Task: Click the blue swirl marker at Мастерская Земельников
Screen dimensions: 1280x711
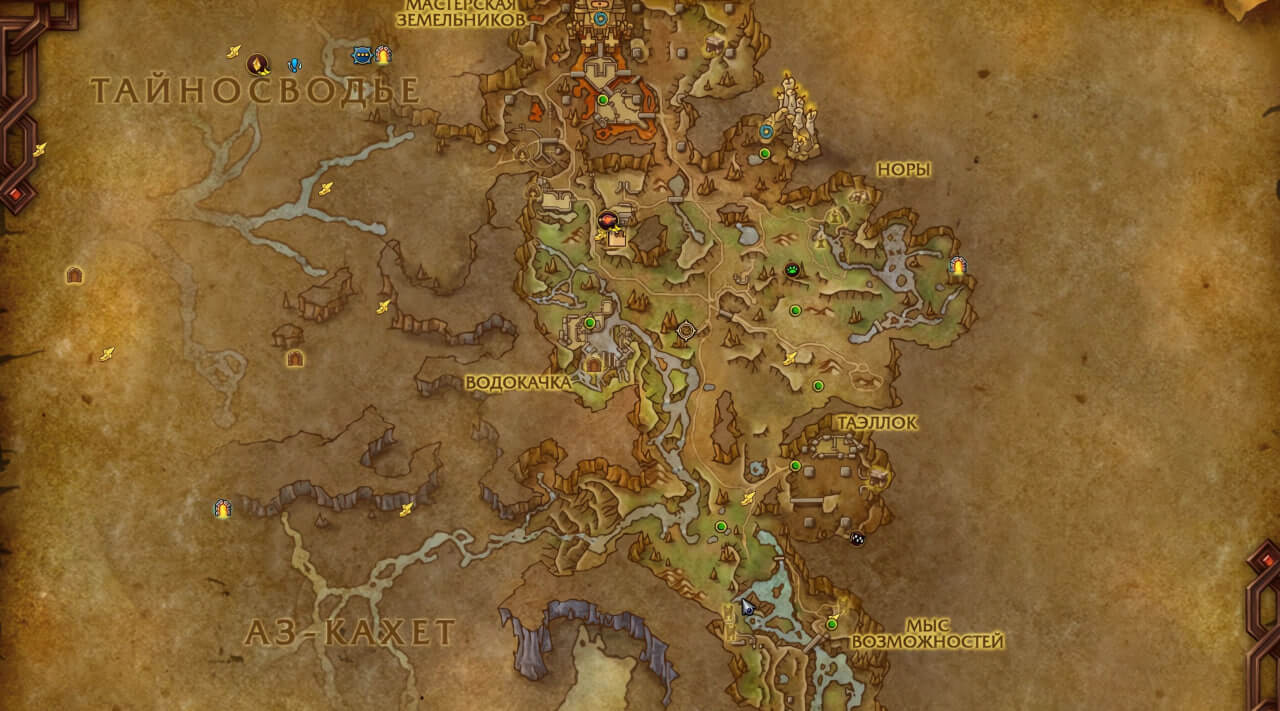Action: pyautogui.click(x=600, y=18)
